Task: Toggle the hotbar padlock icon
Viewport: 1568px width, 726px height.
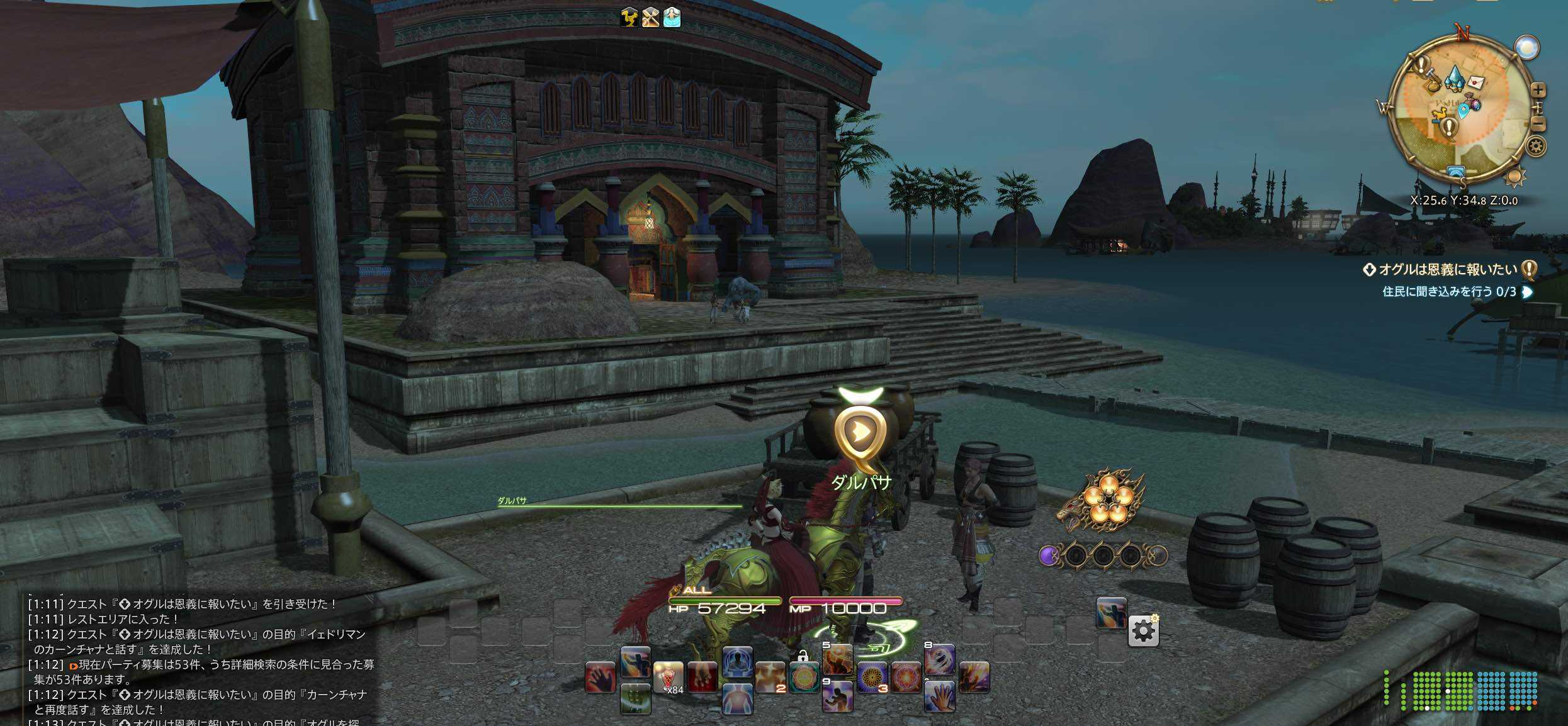Action: coord(803,656)
